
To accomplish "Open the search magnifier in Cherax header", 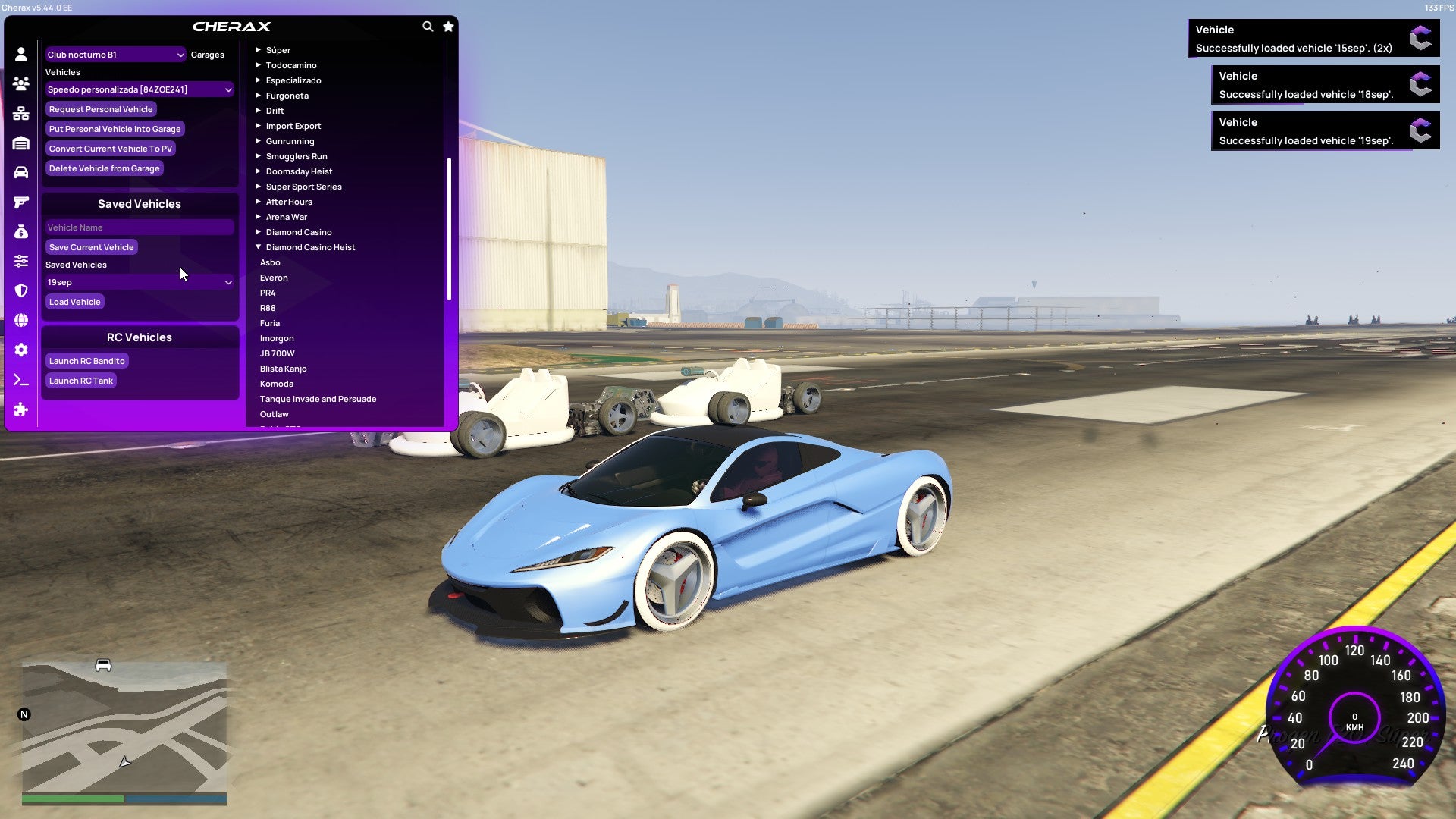I will pyautogui.click(x=427, y=25).
